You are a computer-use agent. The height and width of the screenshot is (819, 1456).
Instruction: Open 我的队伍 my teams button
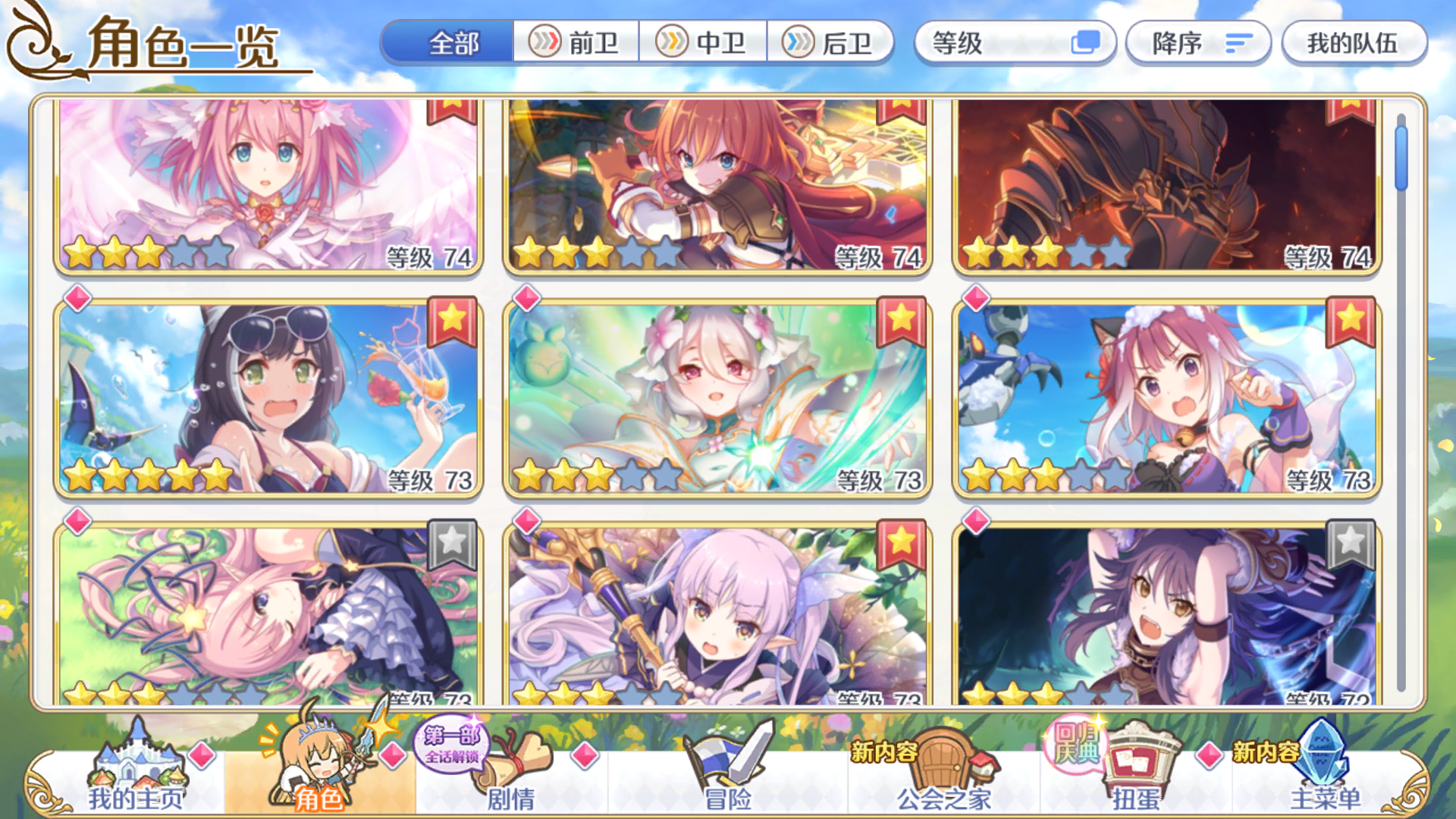[x=1354, y=43]
